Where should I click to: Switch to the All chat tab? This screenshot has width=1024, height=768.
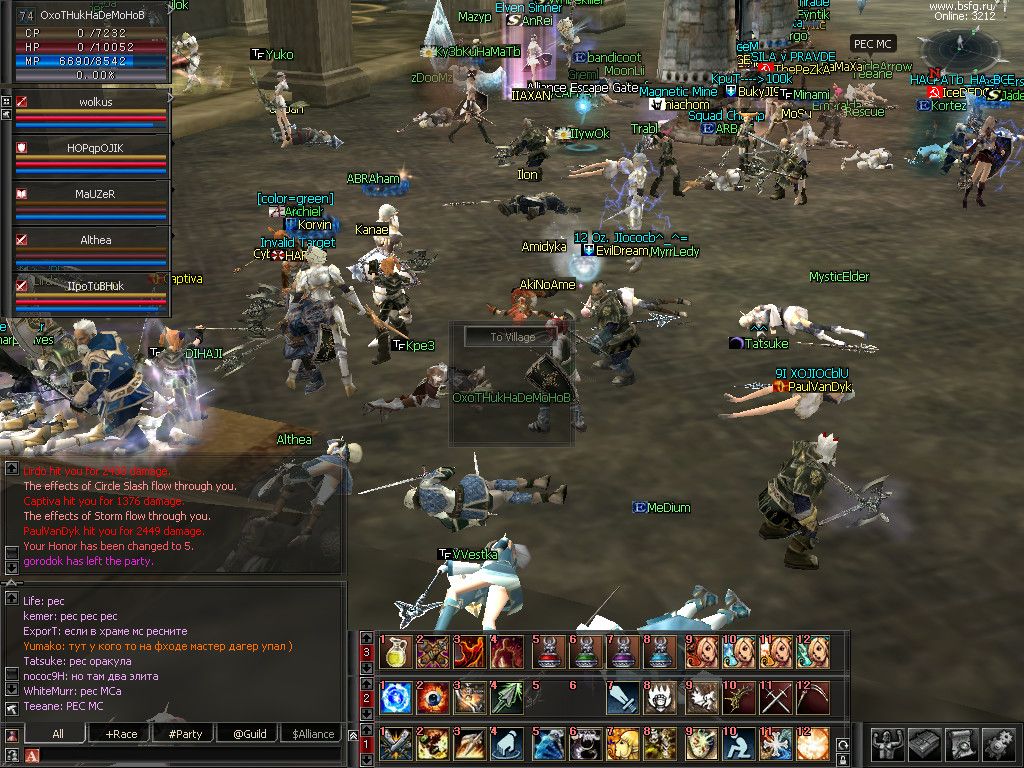click(58, 734)
